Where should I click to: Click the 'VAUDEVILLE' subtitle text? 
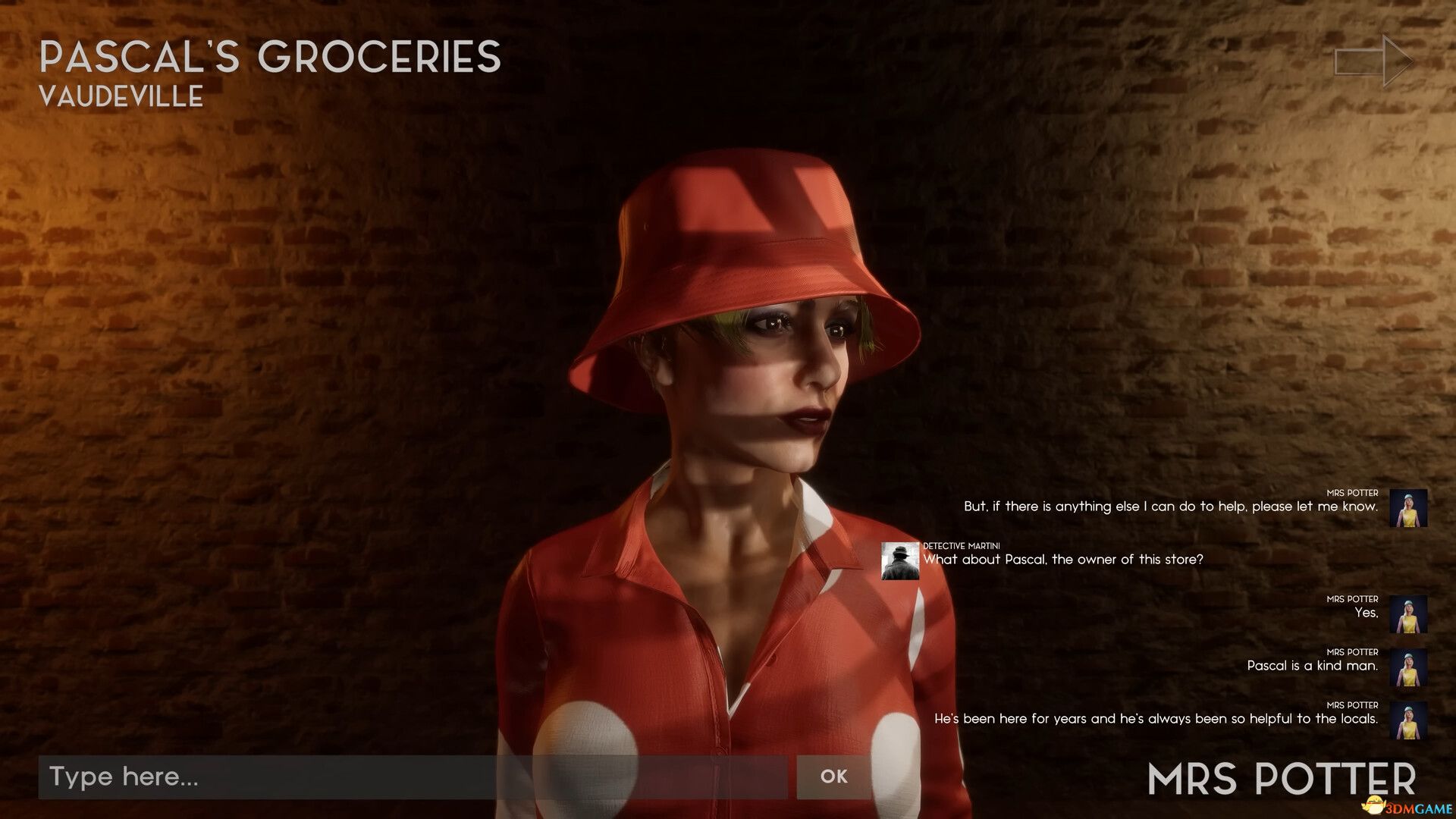121,96
